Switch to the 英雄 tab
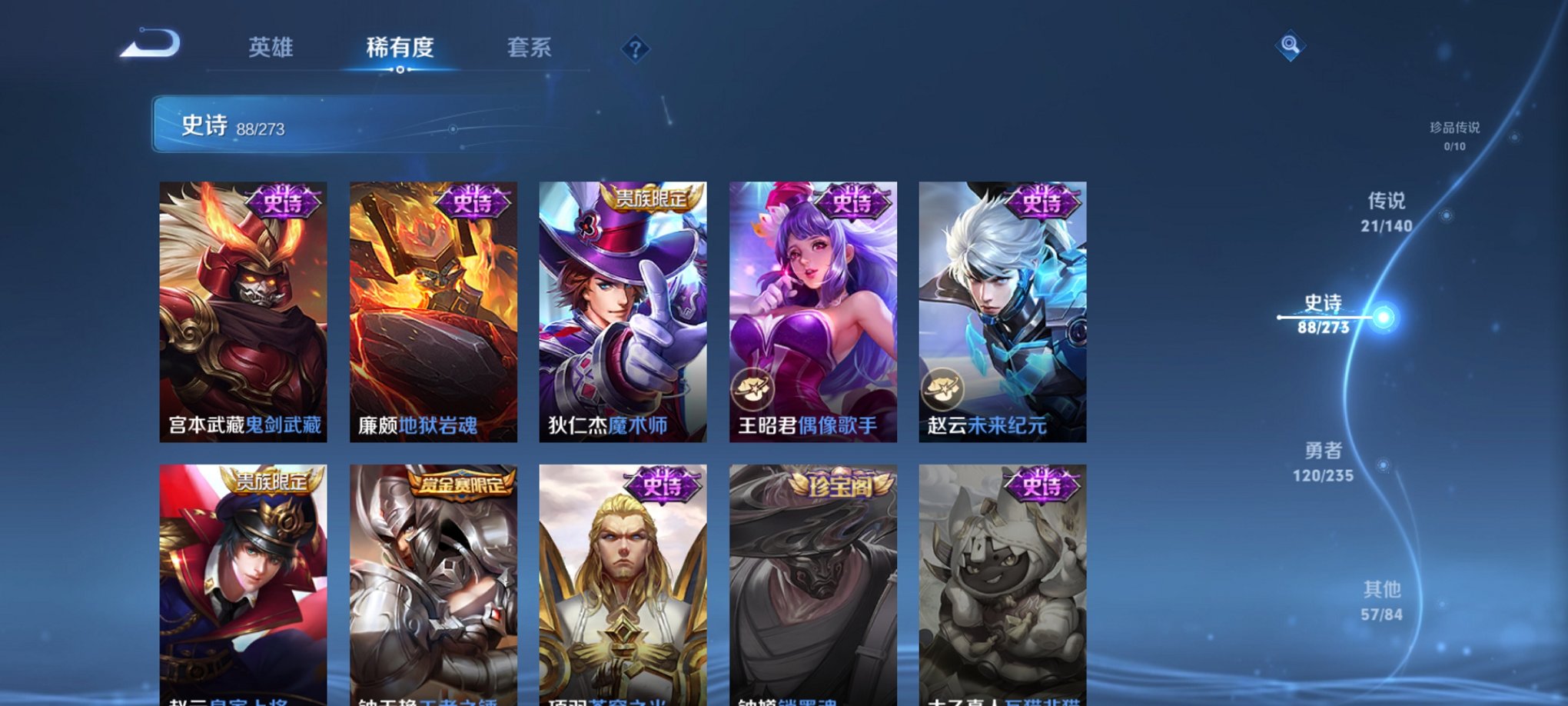The width and height of the screenshot is (1568, 706). (271, 48)
